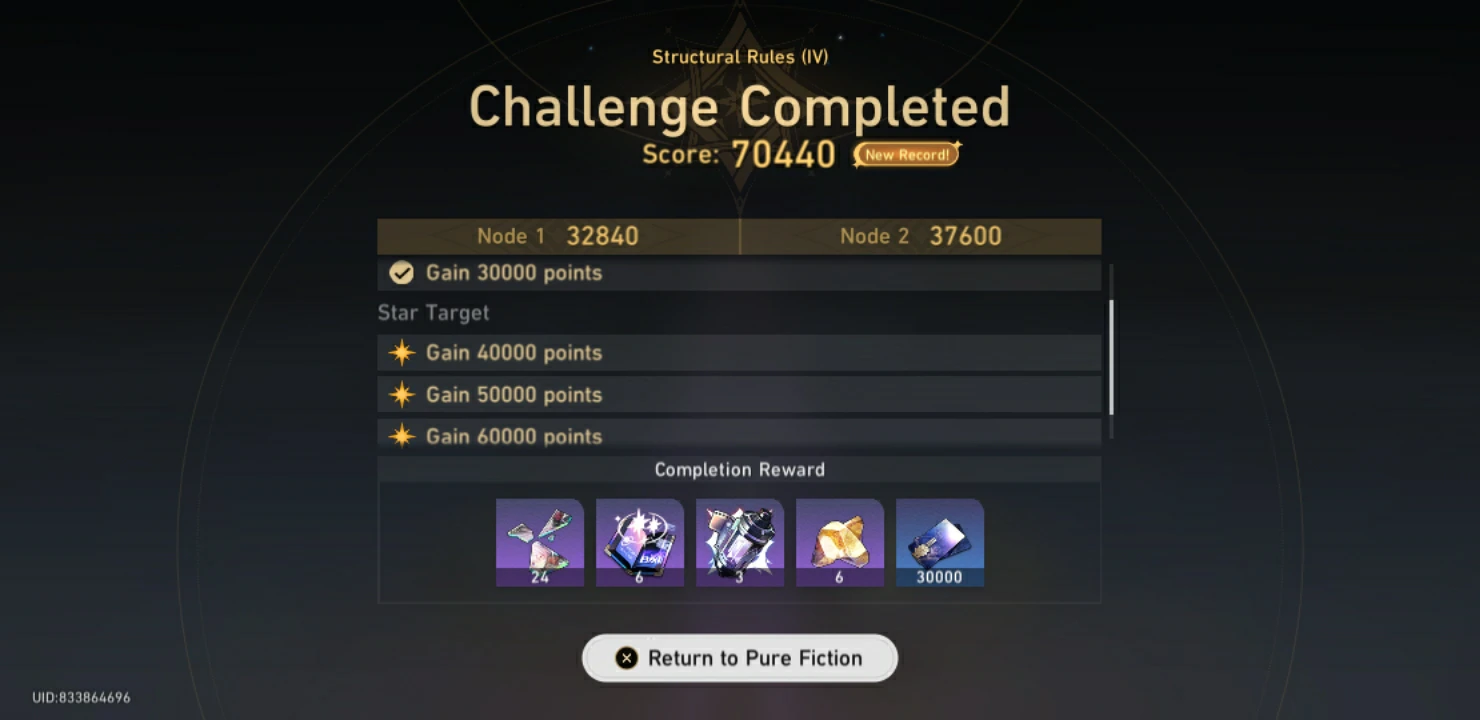The width and height of the screenshot is (1480, 720).
Task: Toggle the checkmark for Gain 30000 points
Action: [x=401, y=272]
